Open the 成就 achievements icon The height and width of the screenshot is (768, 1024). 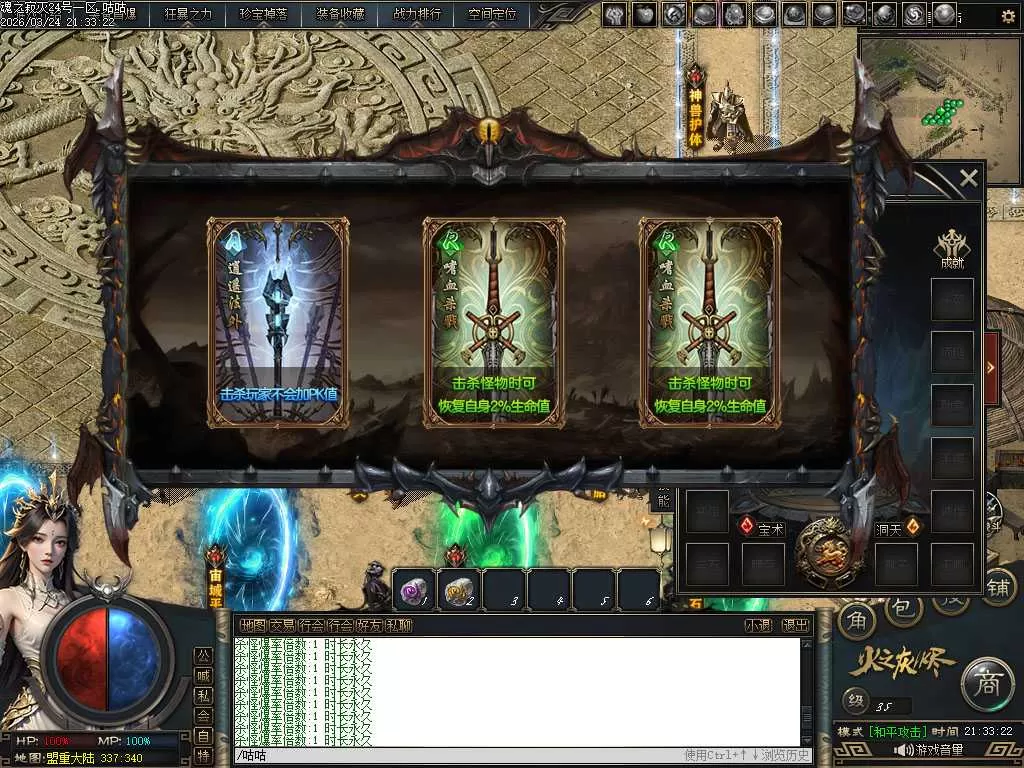point(950,249)
